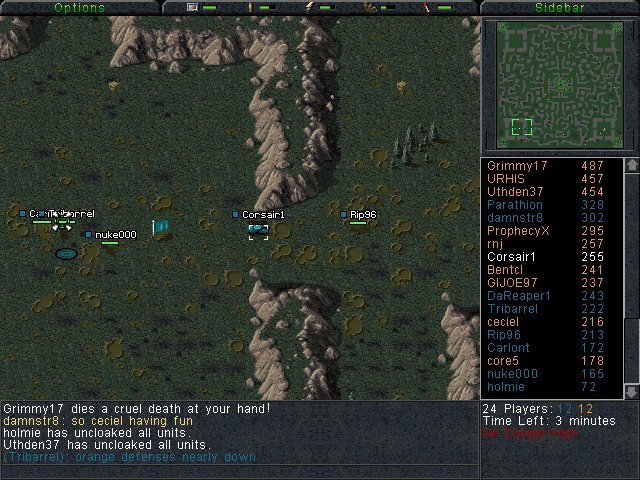Screen dimensions: 640x480
Task: Click the player list's up arrow
Action: (631, 165)
